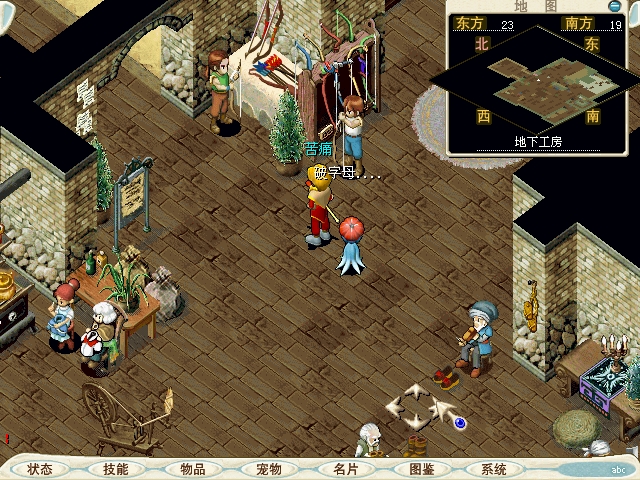640x480 pixels.
Task: Open the 名片 name card menu
Action: tap(345, 469)
